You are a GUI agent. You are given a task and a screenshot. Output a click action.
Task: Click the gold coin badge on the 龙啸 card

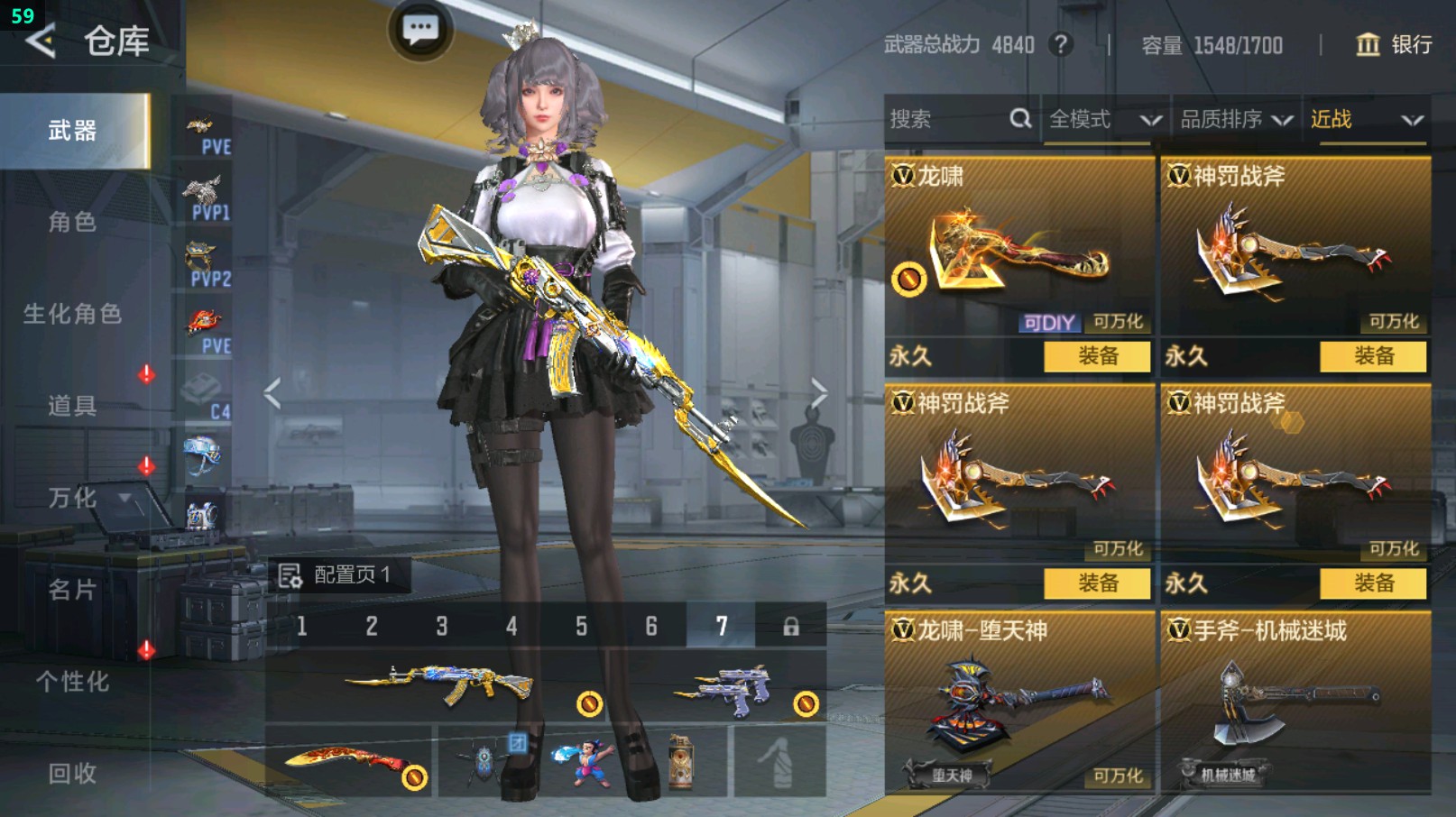908,280
